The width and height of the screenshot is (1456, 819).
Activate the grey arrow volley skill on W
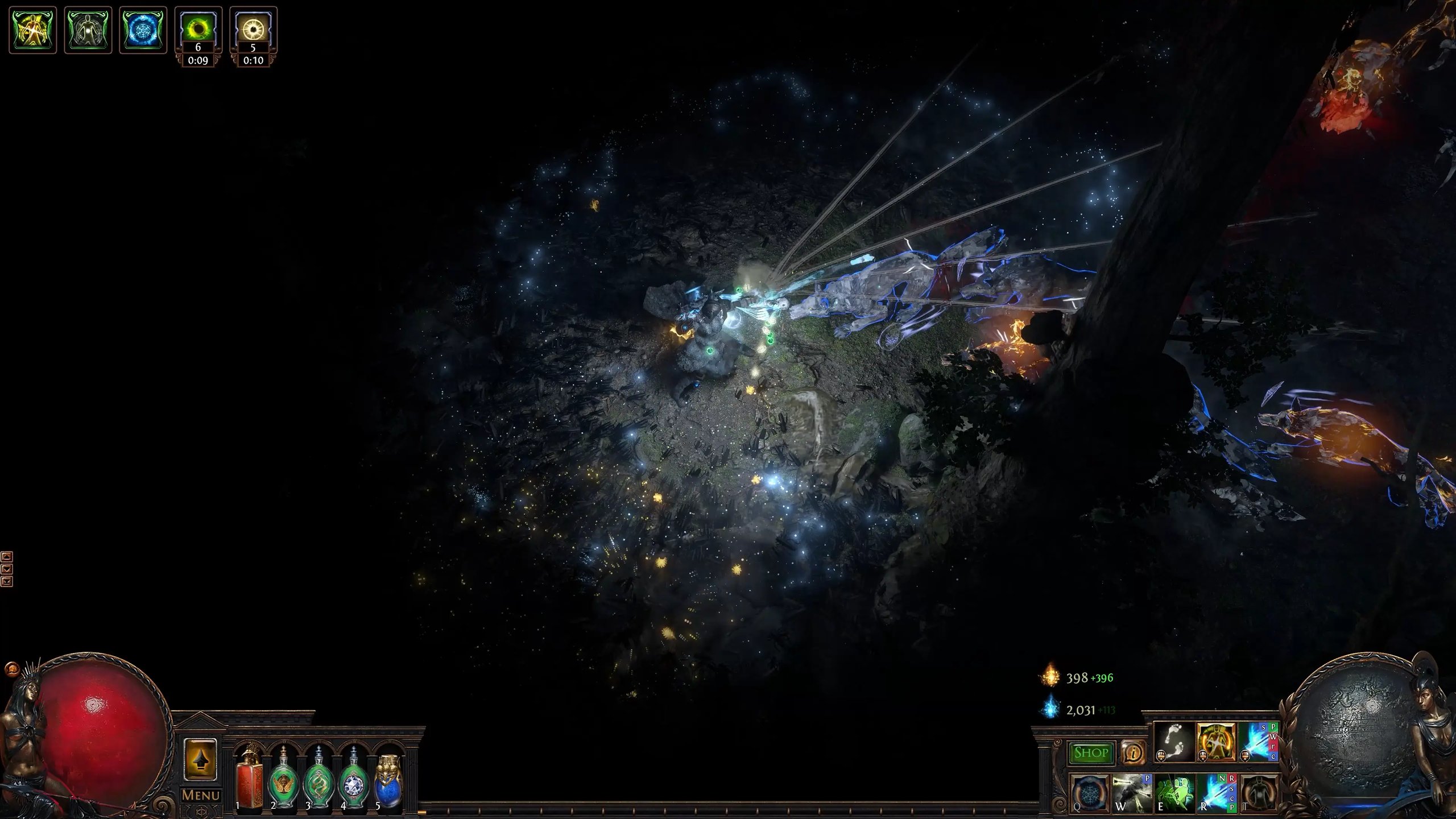(x=1132, y=793)
